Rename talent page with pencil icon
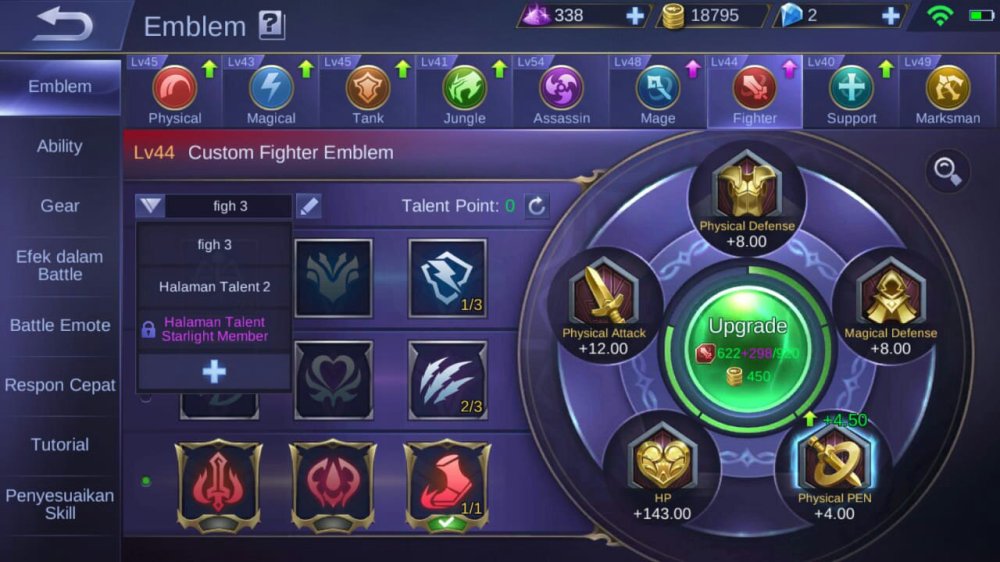 coord(309,207)
